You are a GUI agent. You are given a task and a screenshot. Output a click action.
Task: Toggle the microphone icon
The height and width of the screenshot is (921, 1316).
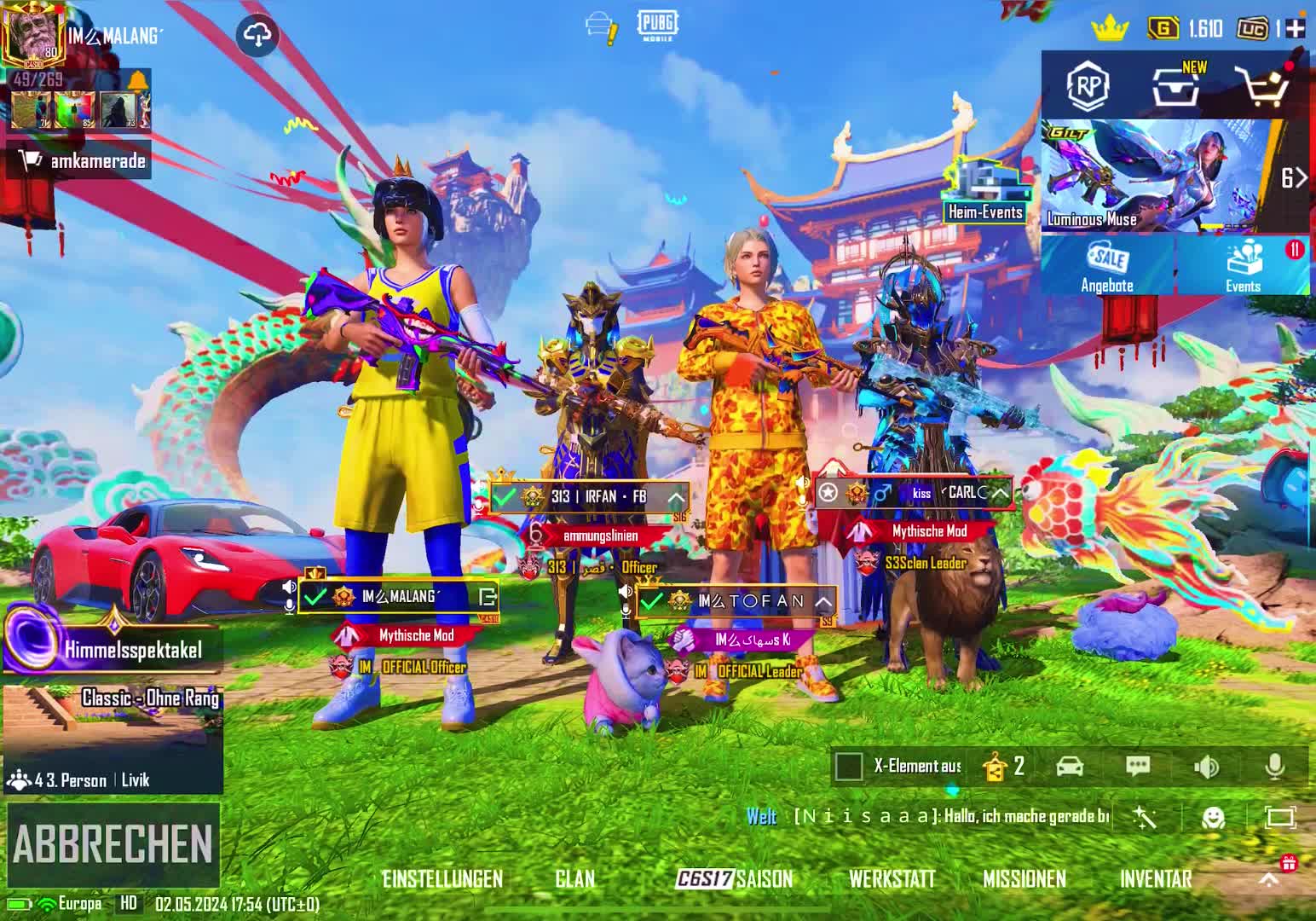click(1275, 767)
